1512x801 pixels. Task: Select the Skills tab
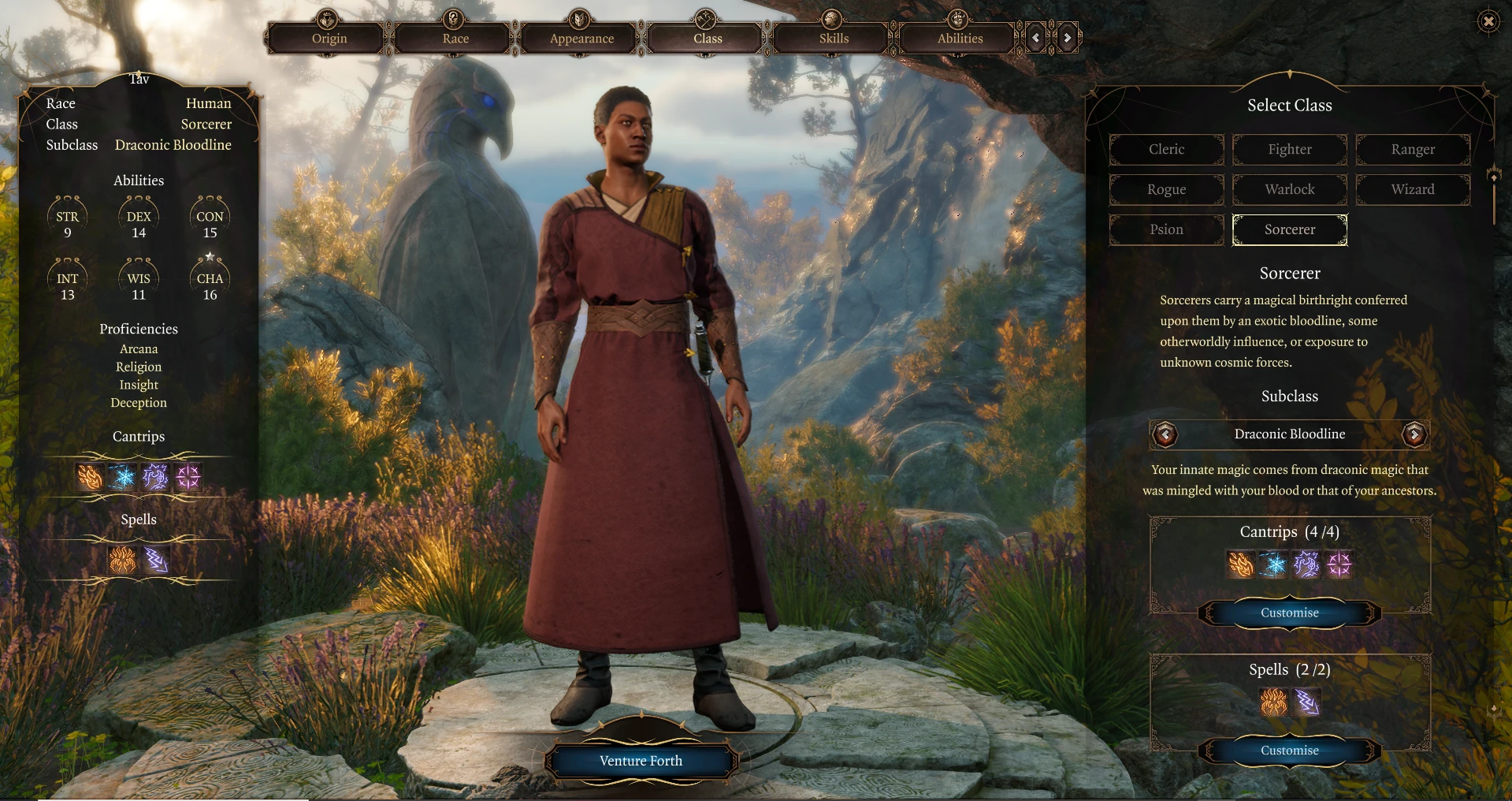(834, 38)
